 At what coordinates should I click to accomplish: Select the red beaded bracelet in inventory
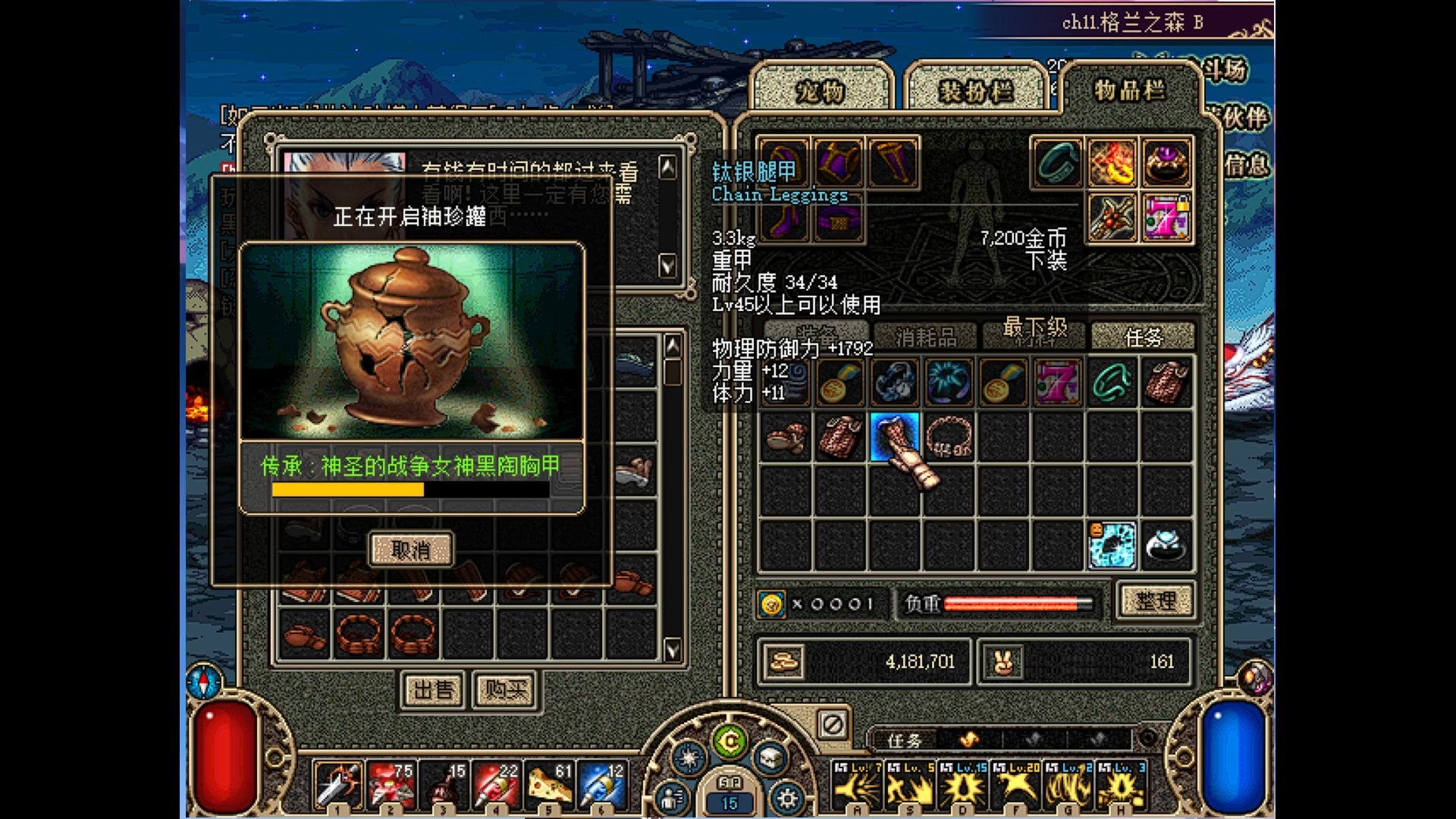pos(949,437)
